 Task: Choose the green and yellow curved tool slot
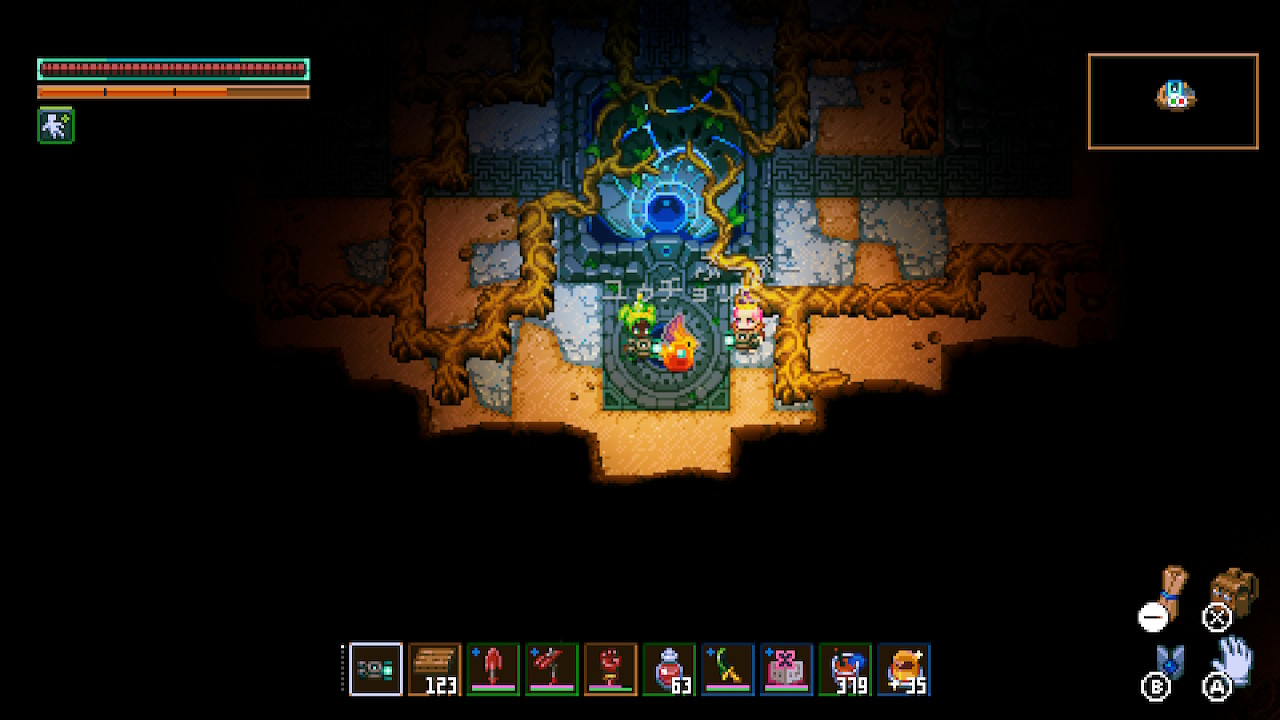point(728,669)
